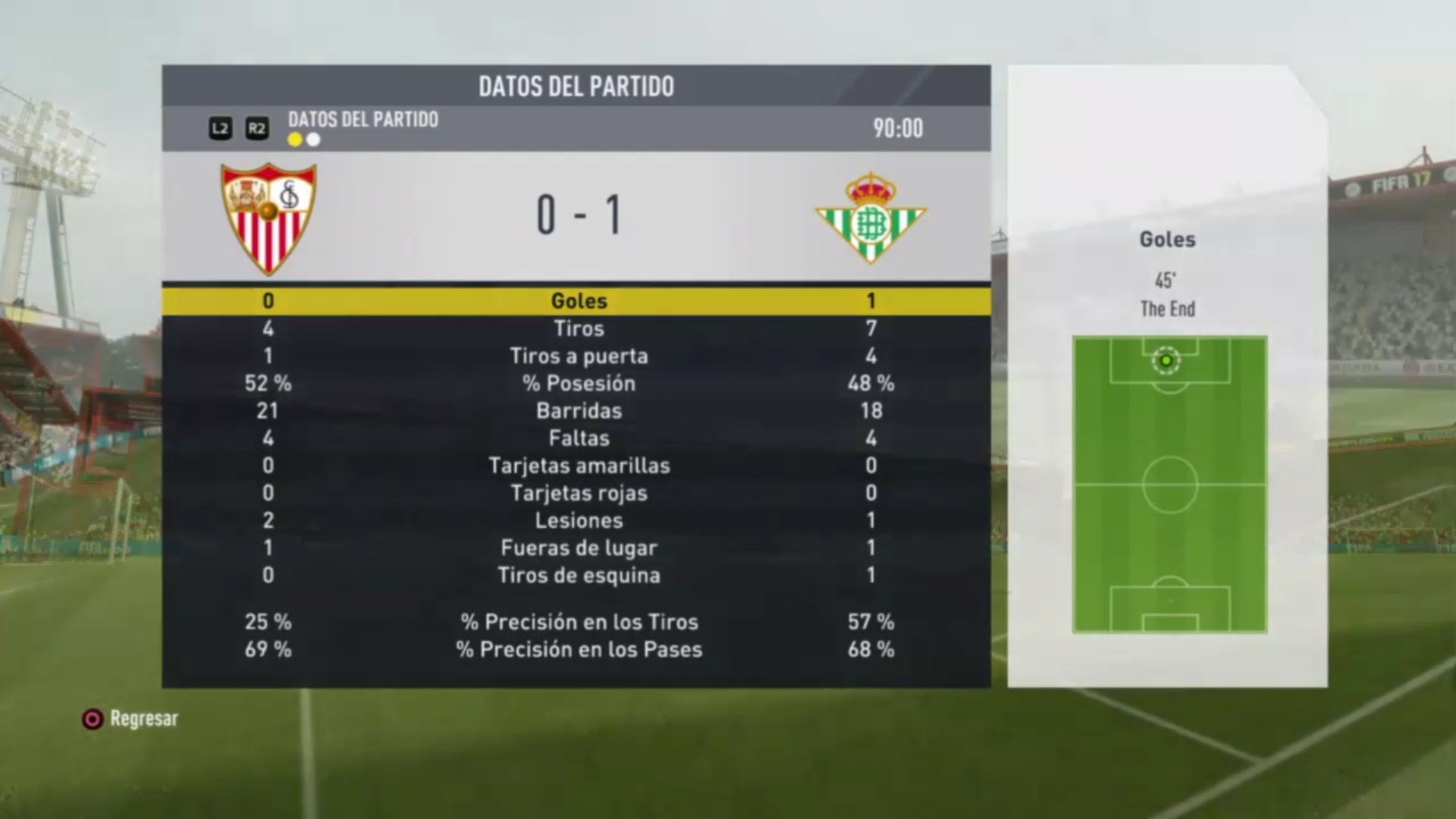Image resolution: width=1456 pixels, height=819 pixels.
Task: Choose the Tiros a puerta row
Action: pyautogui.click(x=578, y=356)
